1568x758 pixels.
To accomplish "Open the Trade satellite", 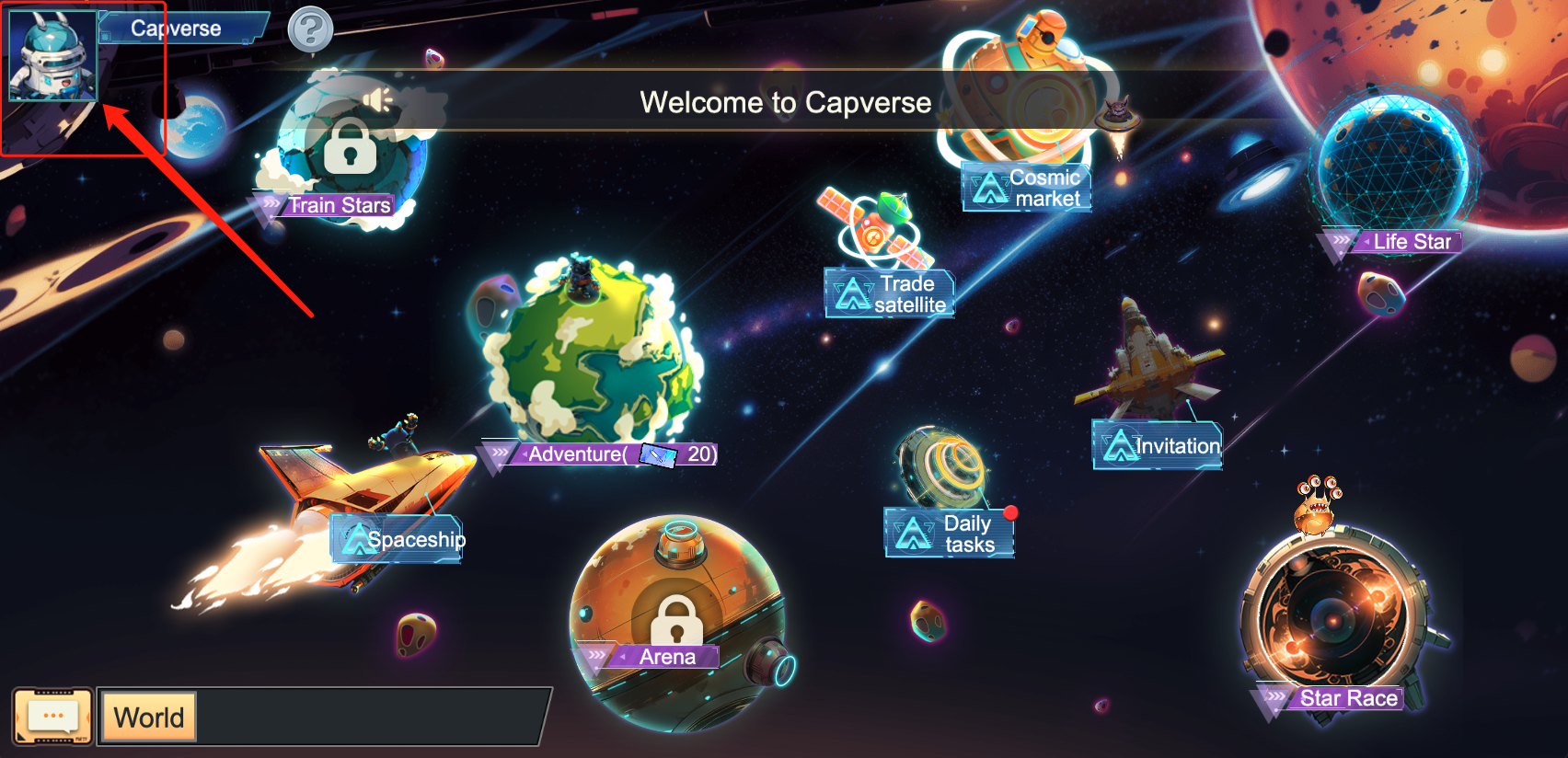I will point(890,293).
